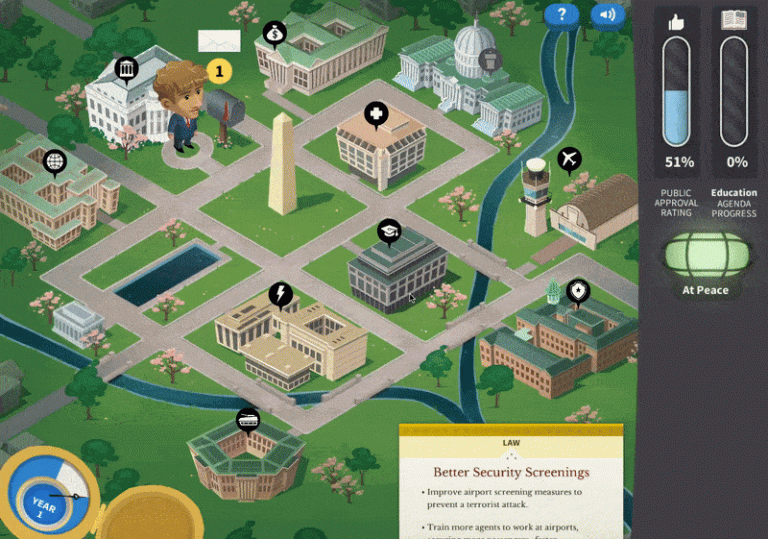Click the envelope above the president
This screenshot has width=768, height=539.
[219, 41]
